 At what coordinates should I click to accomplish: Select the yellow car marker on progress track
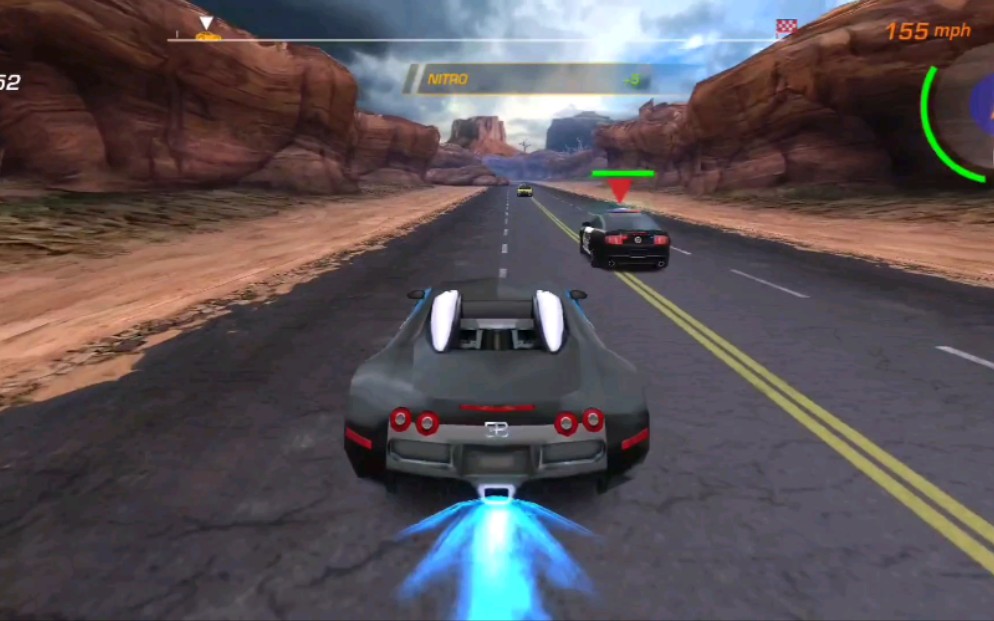point(207,36)
